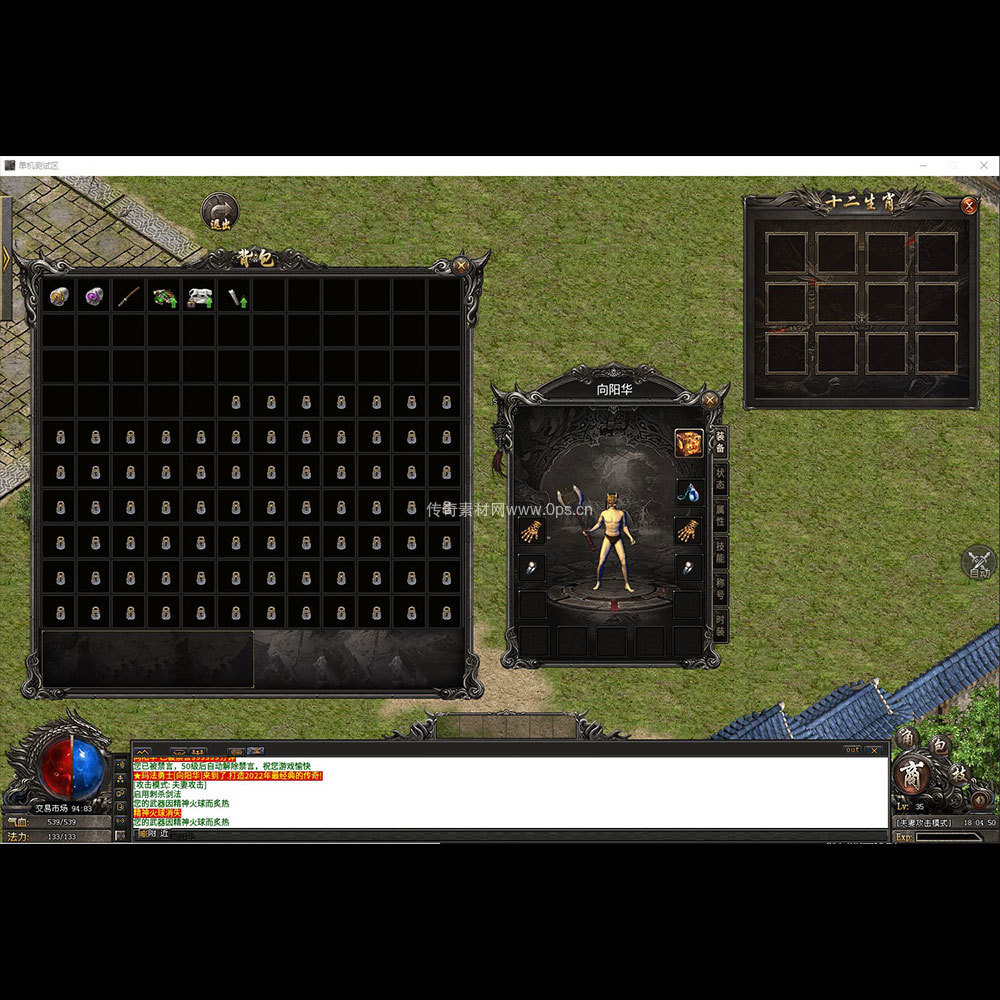Close the game window from title bar
This screenshot has height=1000, width=1000.
click(985, 165)
